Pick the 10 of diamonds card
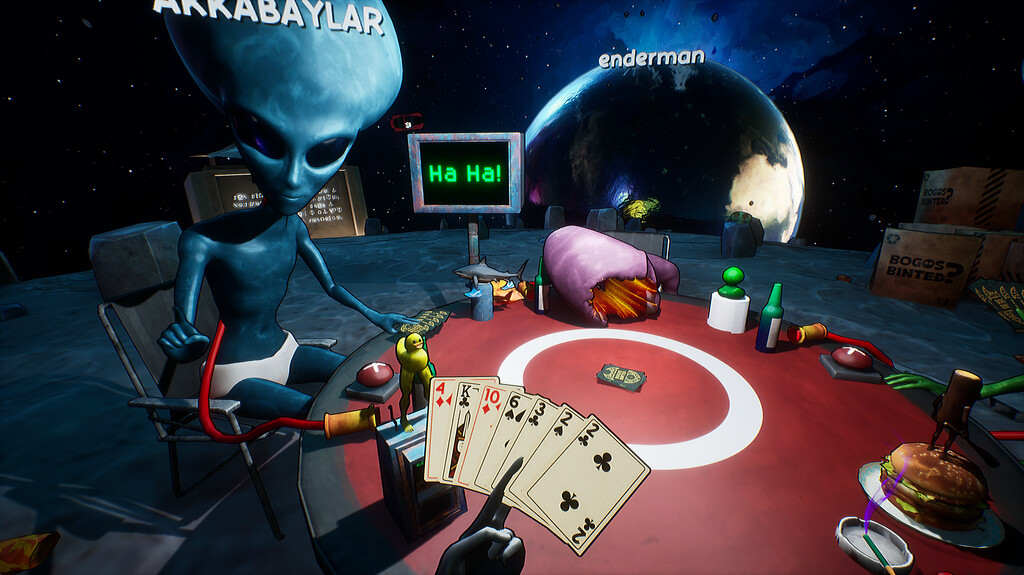This screenshot has width=1024, height=575. 489,412
